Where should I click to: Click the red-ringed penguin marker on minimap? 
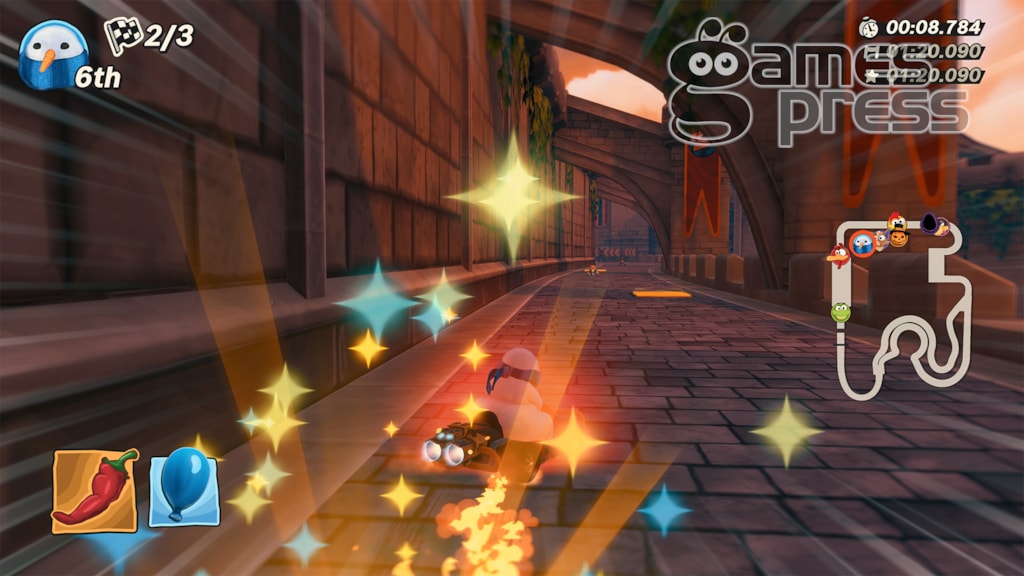coord(861,243)
